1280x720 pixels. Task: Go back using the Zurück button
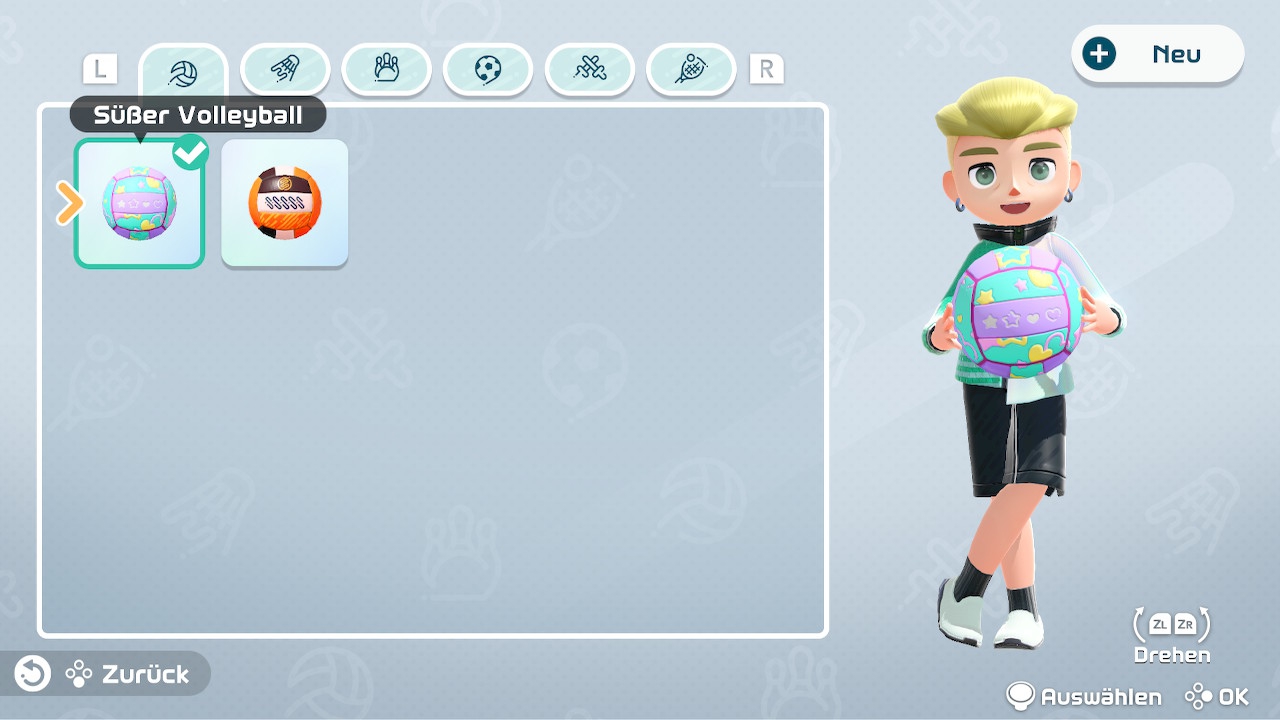[x=106, y=674]
